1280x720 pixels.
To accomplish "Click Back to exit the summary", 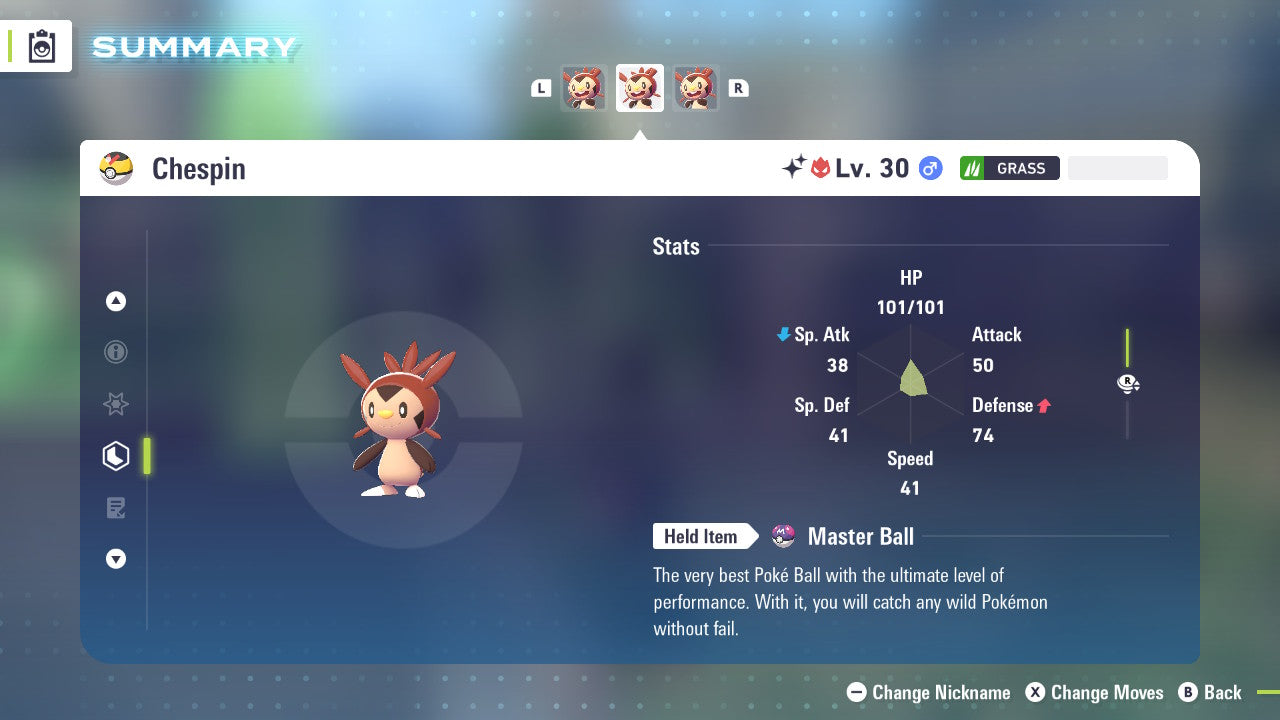I will click(1211, 692).
